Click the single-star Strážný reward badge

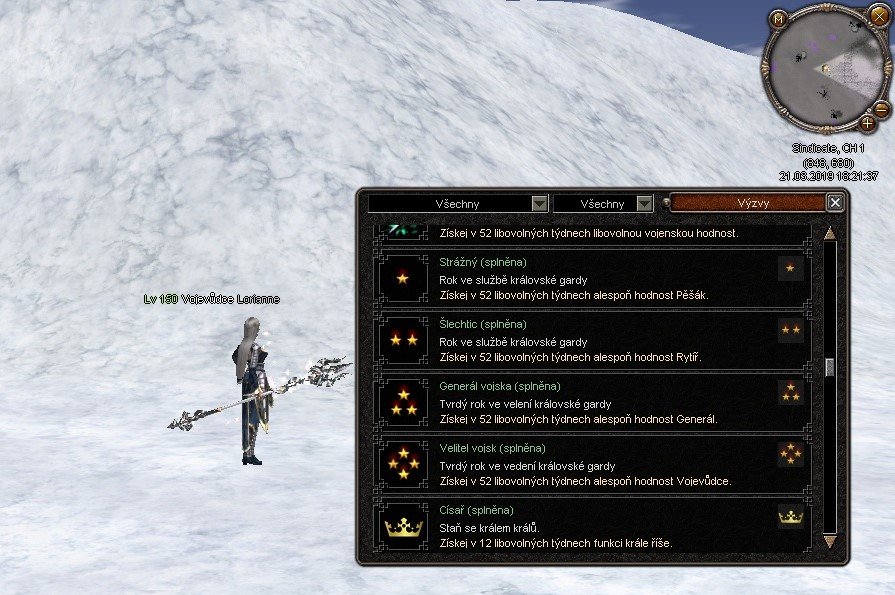point(790,268)
